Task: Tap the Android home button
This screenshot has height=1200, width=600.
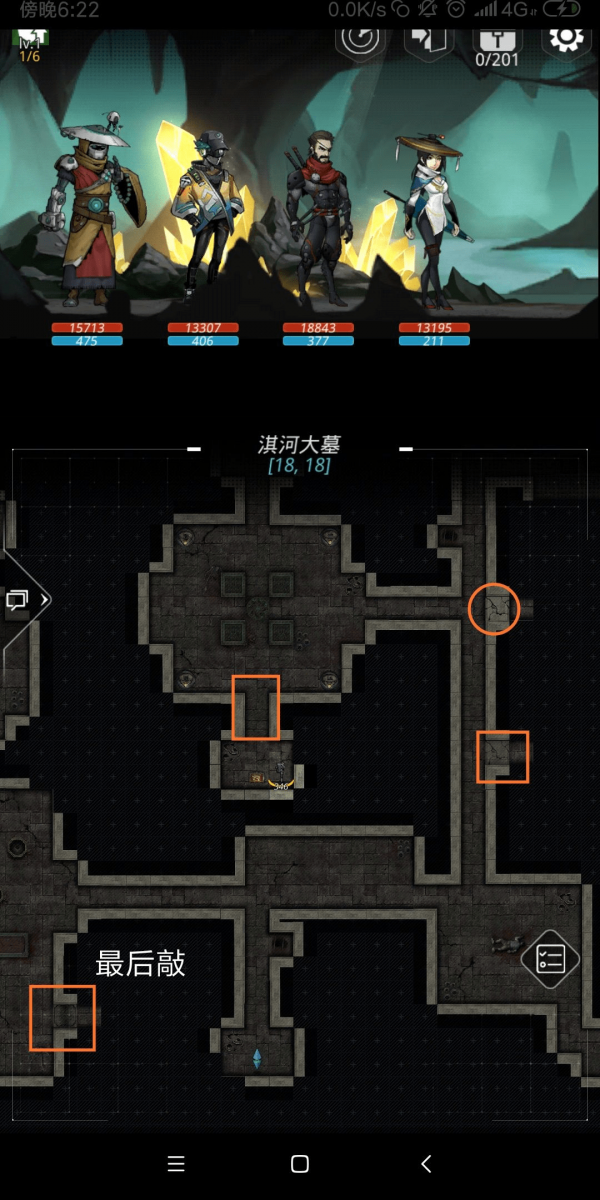Action: 299,1163
